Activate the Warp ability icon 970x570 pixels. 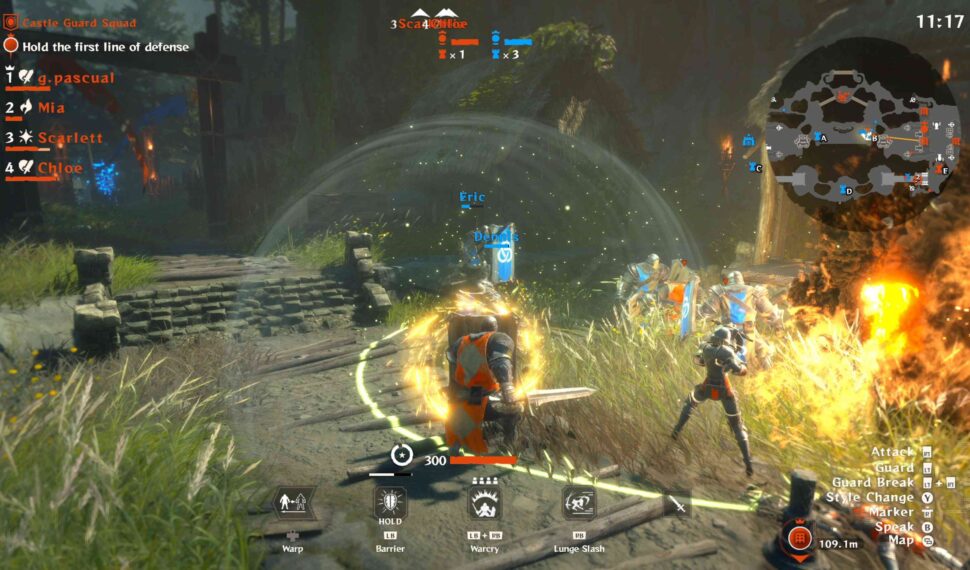[x=294, y=503]
